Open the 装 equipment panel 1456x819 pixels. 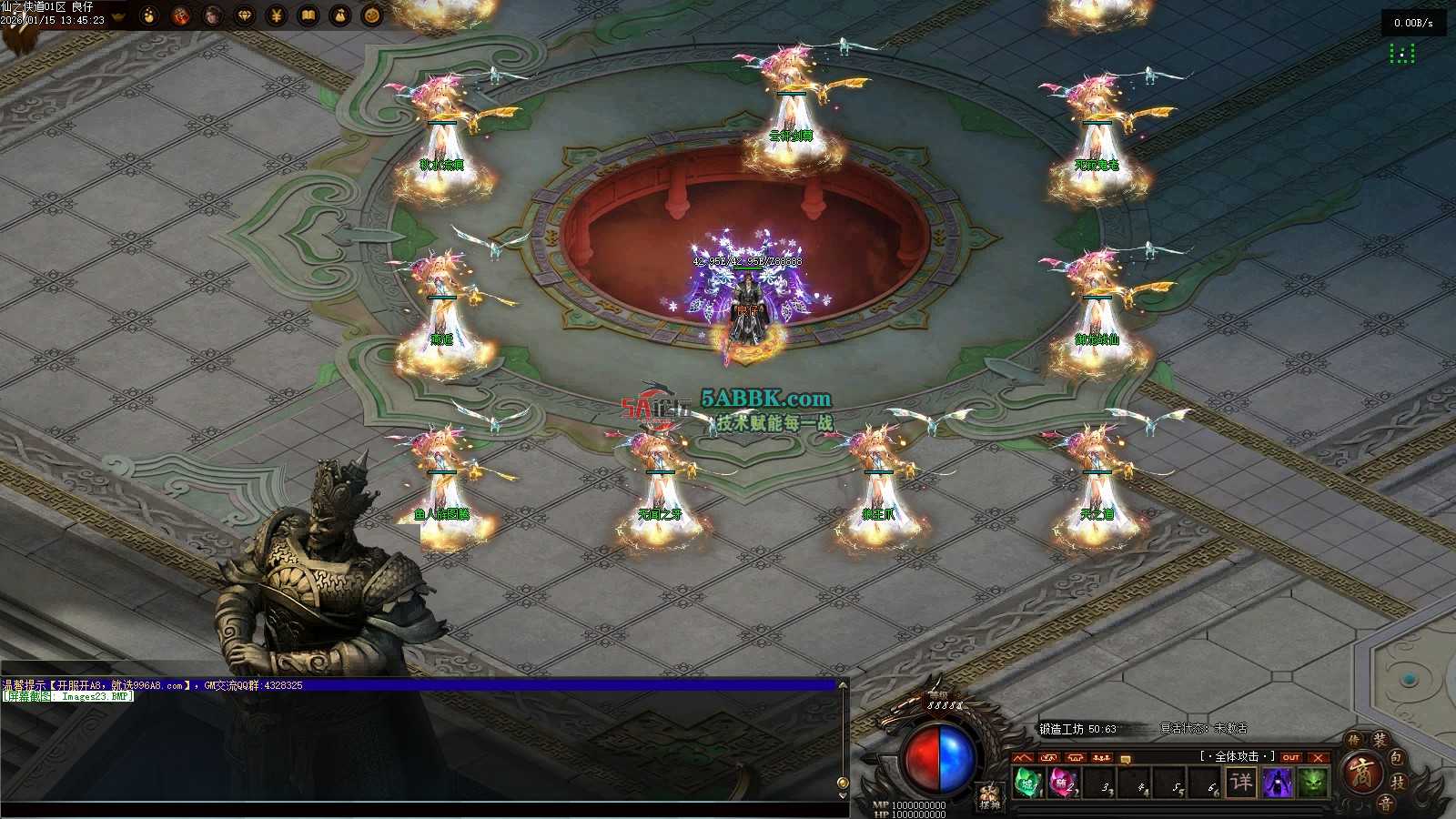1380,740
